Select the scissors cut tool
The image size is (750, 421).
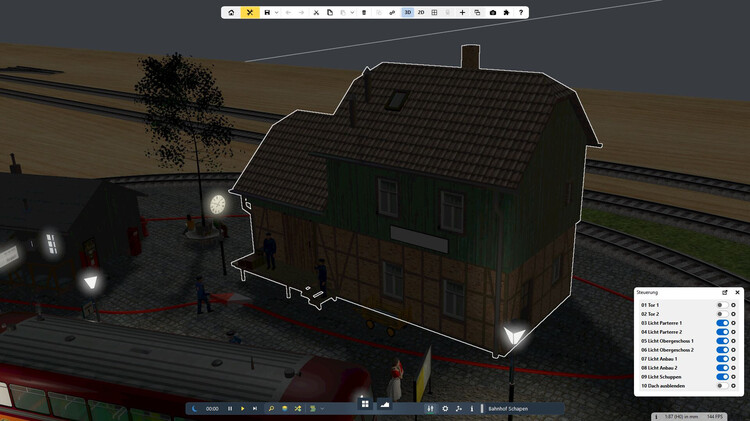point(315,12)
